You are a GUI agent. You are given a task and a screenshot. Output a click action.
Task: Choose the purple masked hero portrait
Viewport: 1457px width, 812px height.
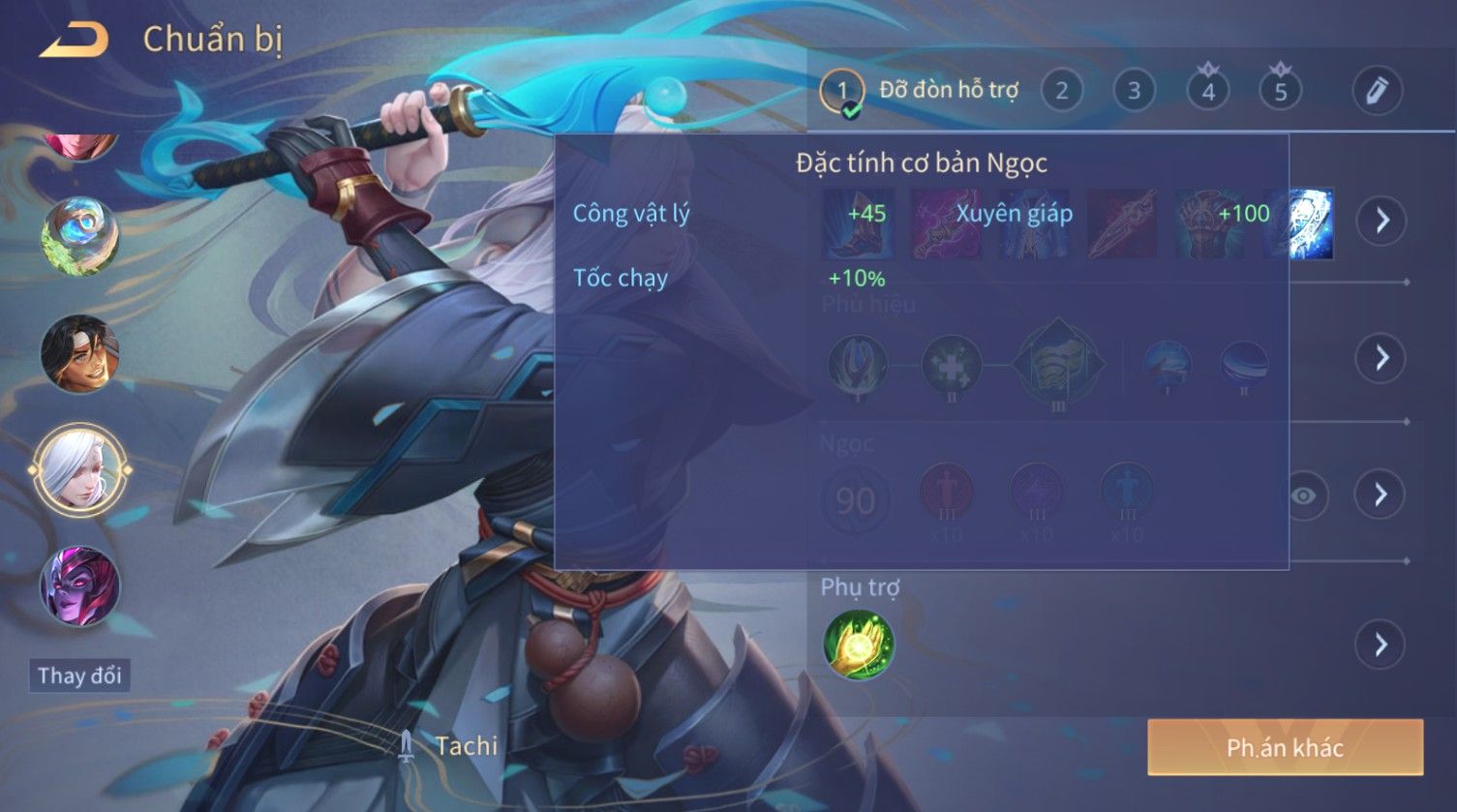[79, 586]
